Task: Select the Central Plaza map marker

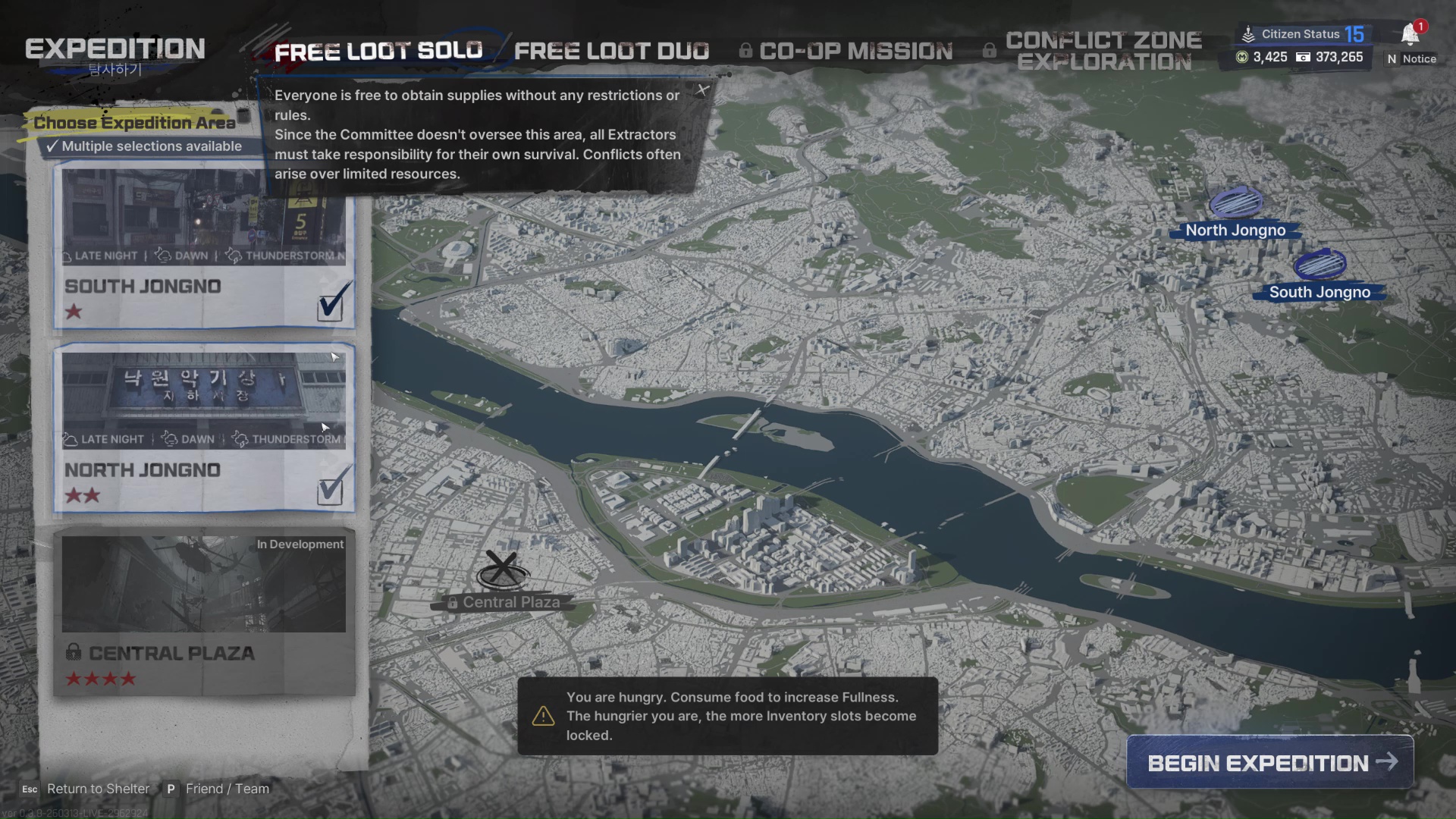Action: click(x=501, y=570)
